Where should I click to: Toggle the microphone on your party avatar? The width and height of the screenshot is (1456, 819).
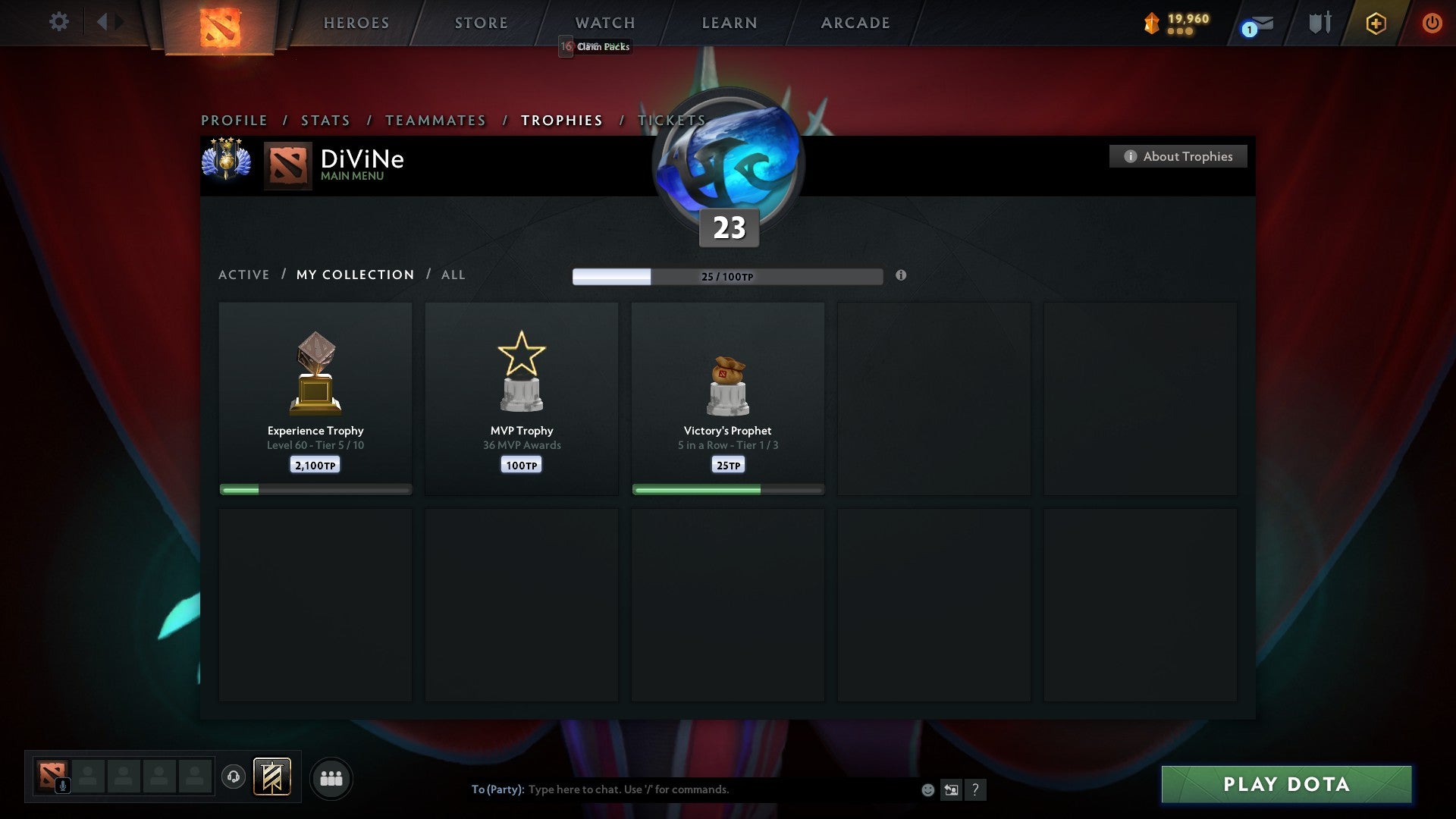[x=62, y=784]
